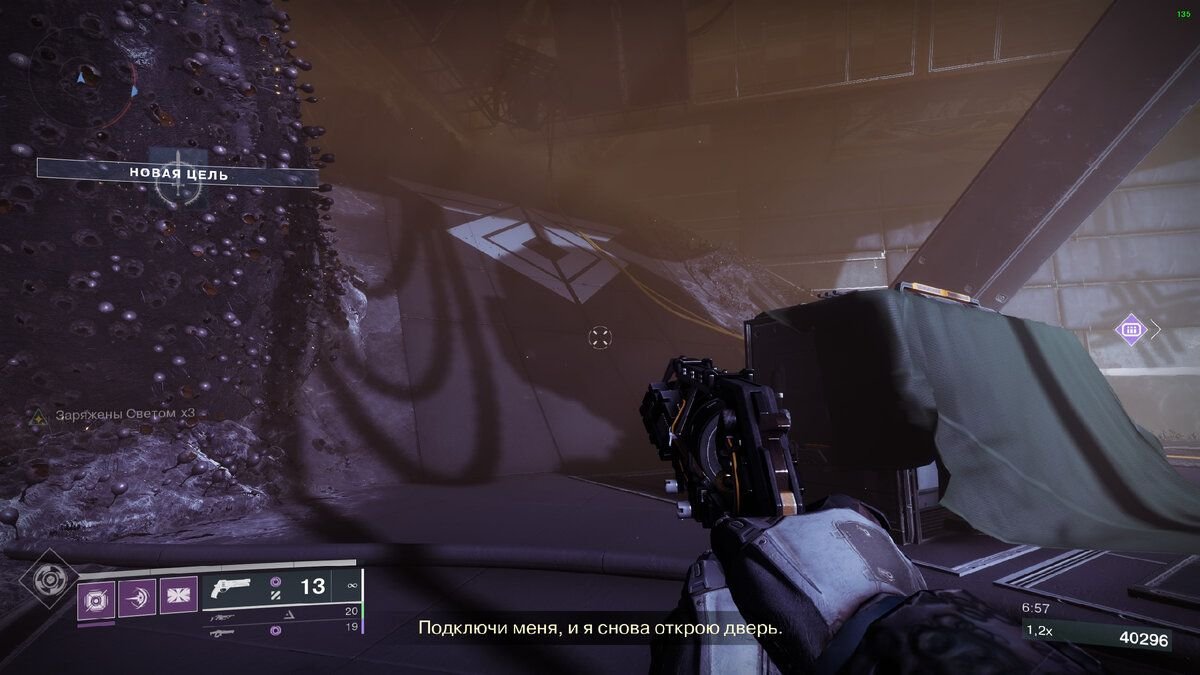Use the melee ability icon
Viewport: 1200px width, 675px height.
[137, 598]
